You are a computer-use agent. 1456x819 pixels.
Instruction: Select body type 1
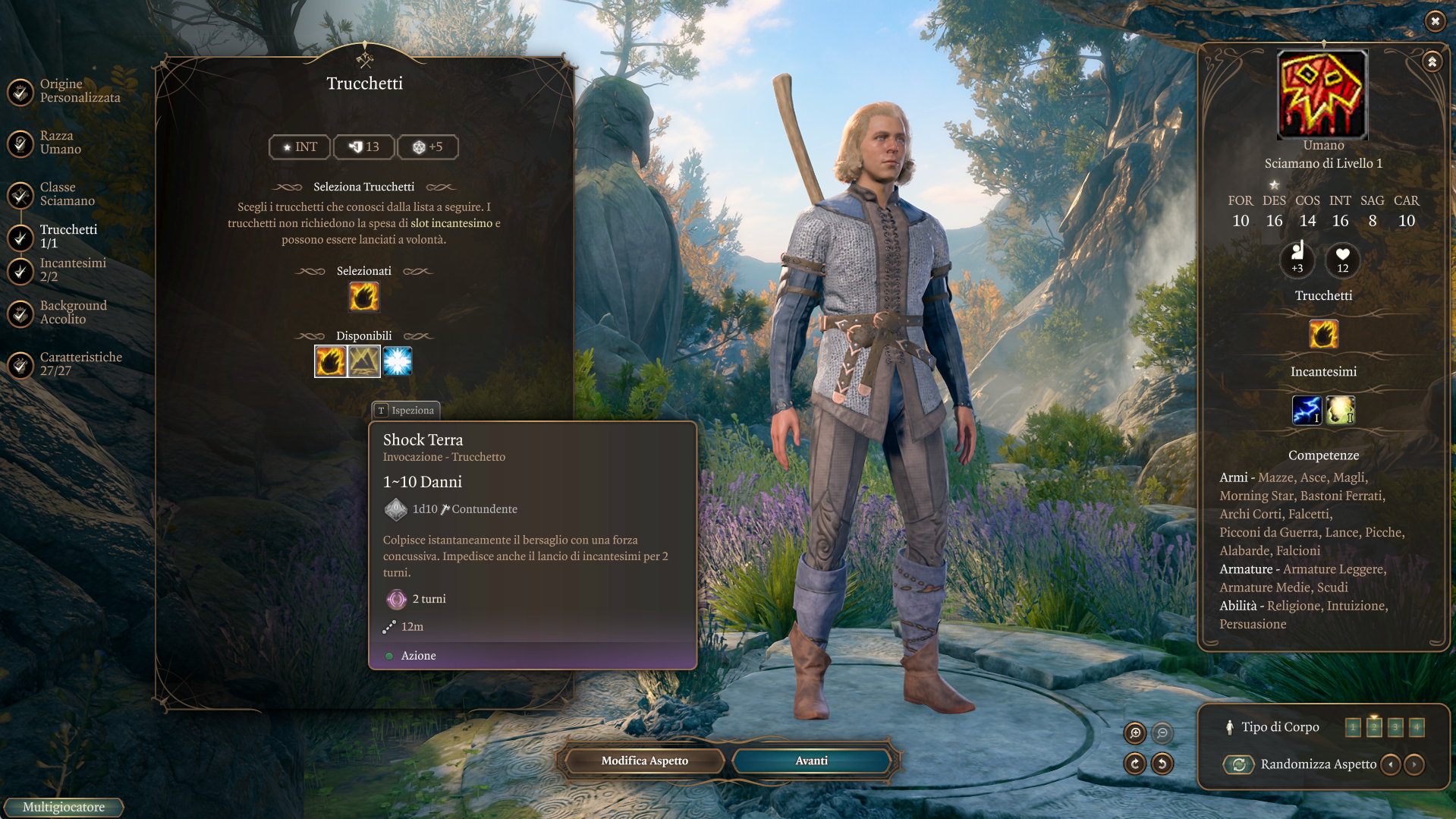pyautogui.click(x=1353, y=727)
